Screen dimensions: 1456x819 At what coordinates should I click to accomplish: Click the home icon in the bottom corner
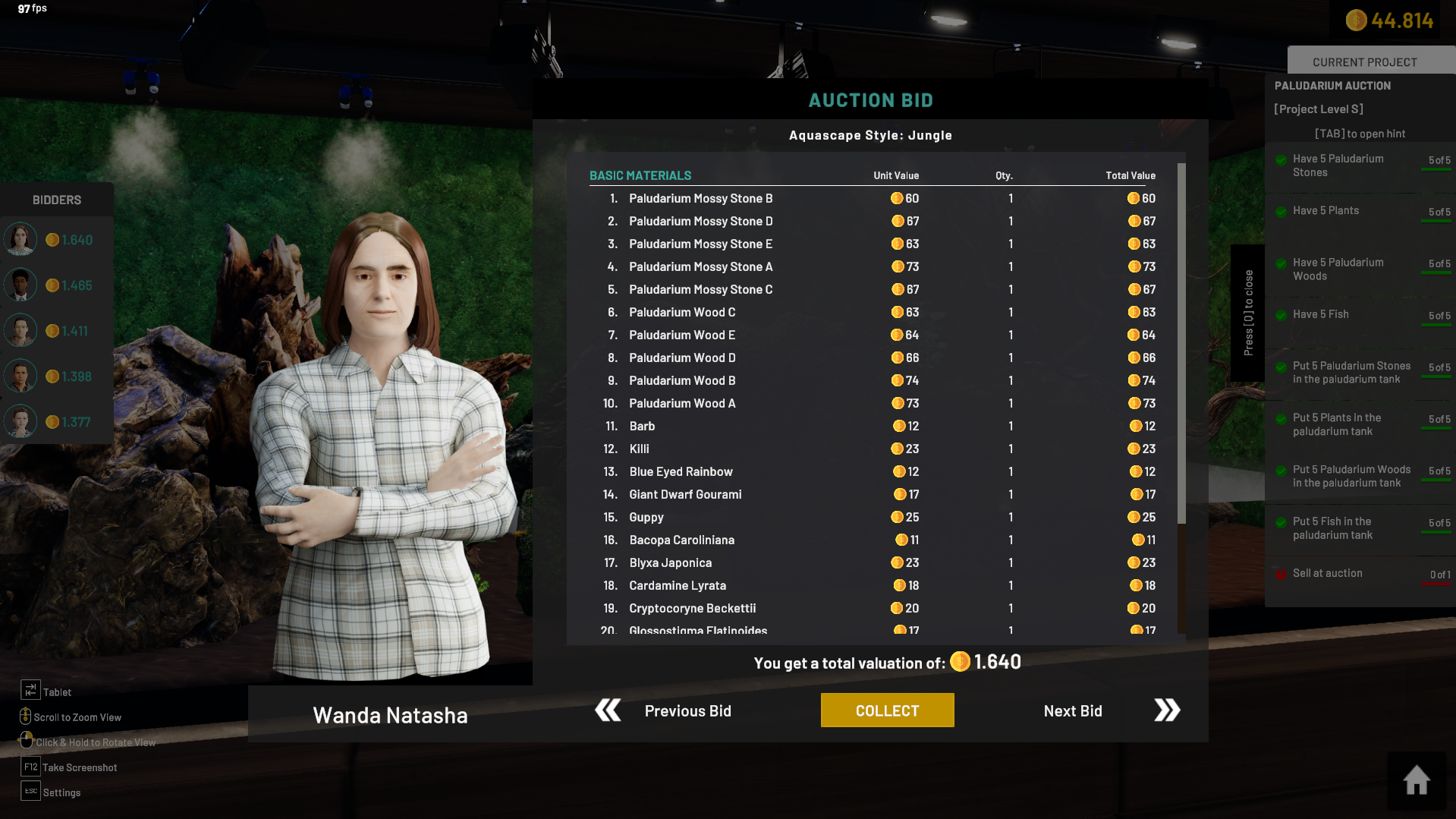click(1416, 780)
